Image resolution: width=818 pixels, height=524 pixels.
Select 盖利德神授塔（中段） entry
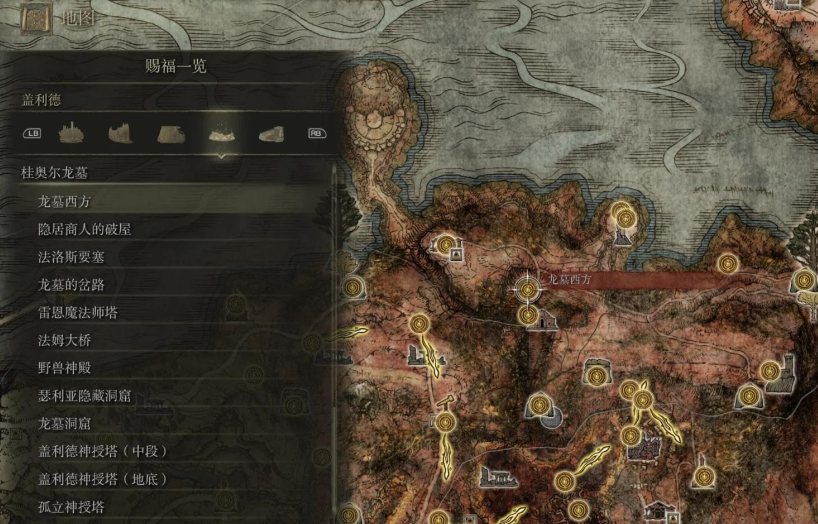tap(103, 451)
